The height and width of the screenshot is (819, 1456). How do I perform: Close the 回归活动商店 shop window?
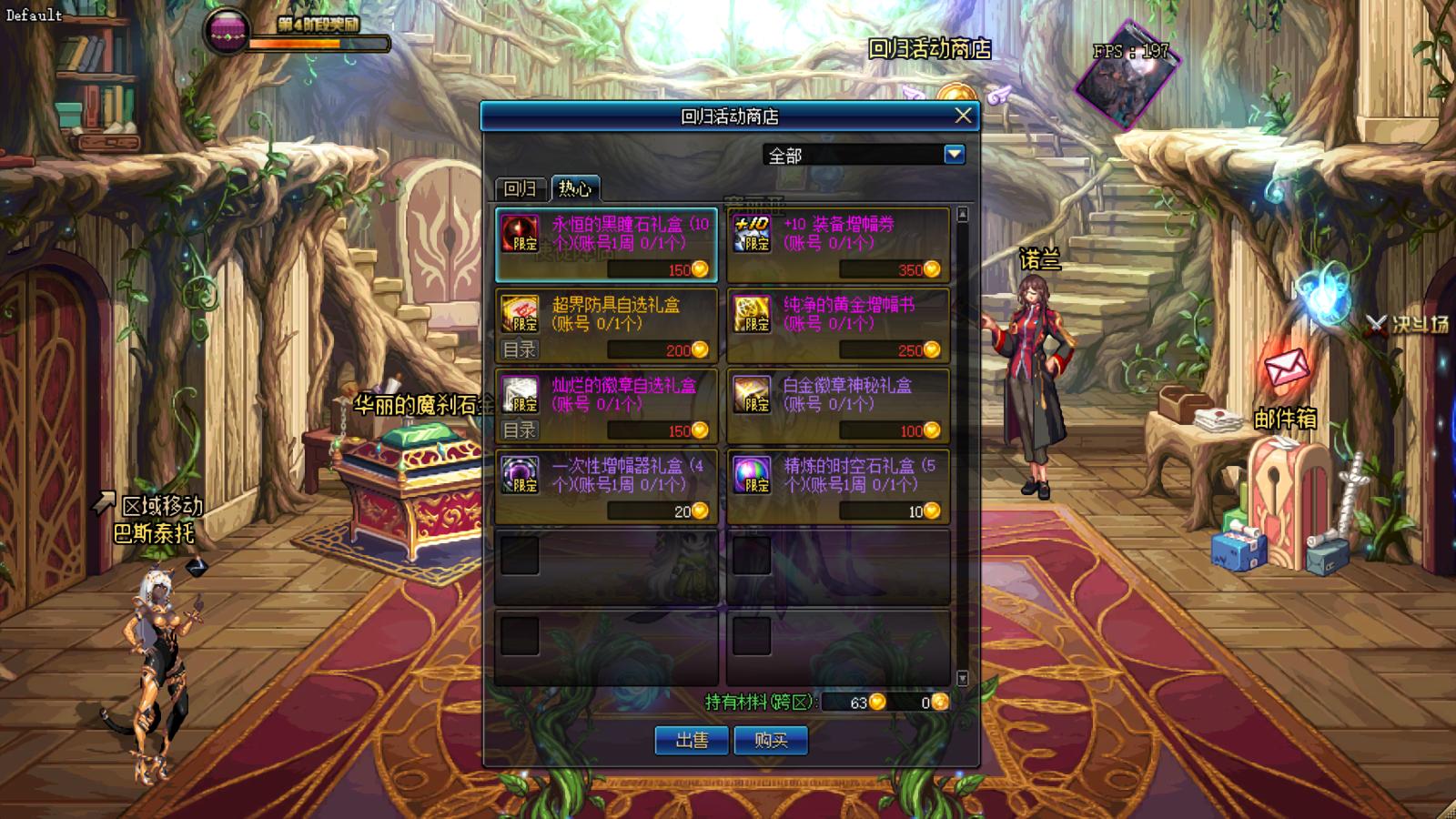click(963, 116)
